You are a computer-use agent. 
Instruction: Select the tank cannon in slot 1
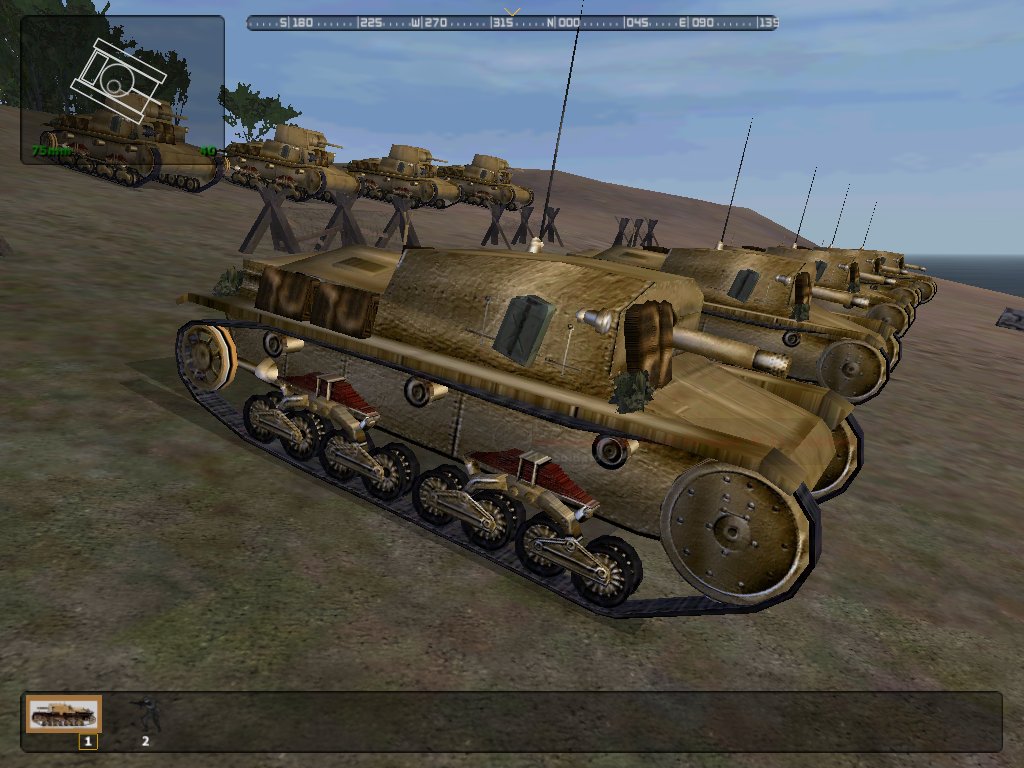click(64, 714)
